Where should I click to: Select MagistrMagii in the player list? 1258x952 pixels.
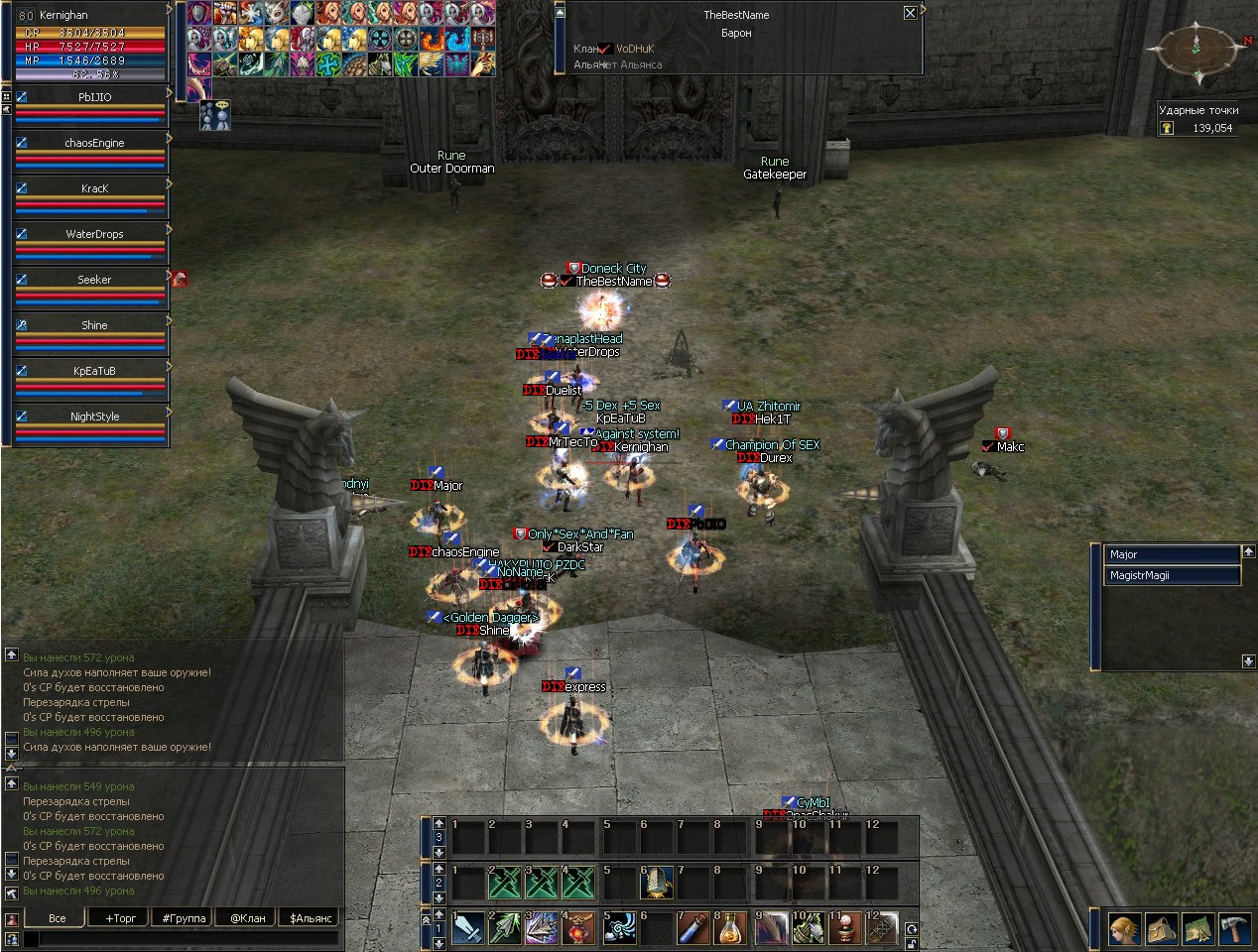1172,575
